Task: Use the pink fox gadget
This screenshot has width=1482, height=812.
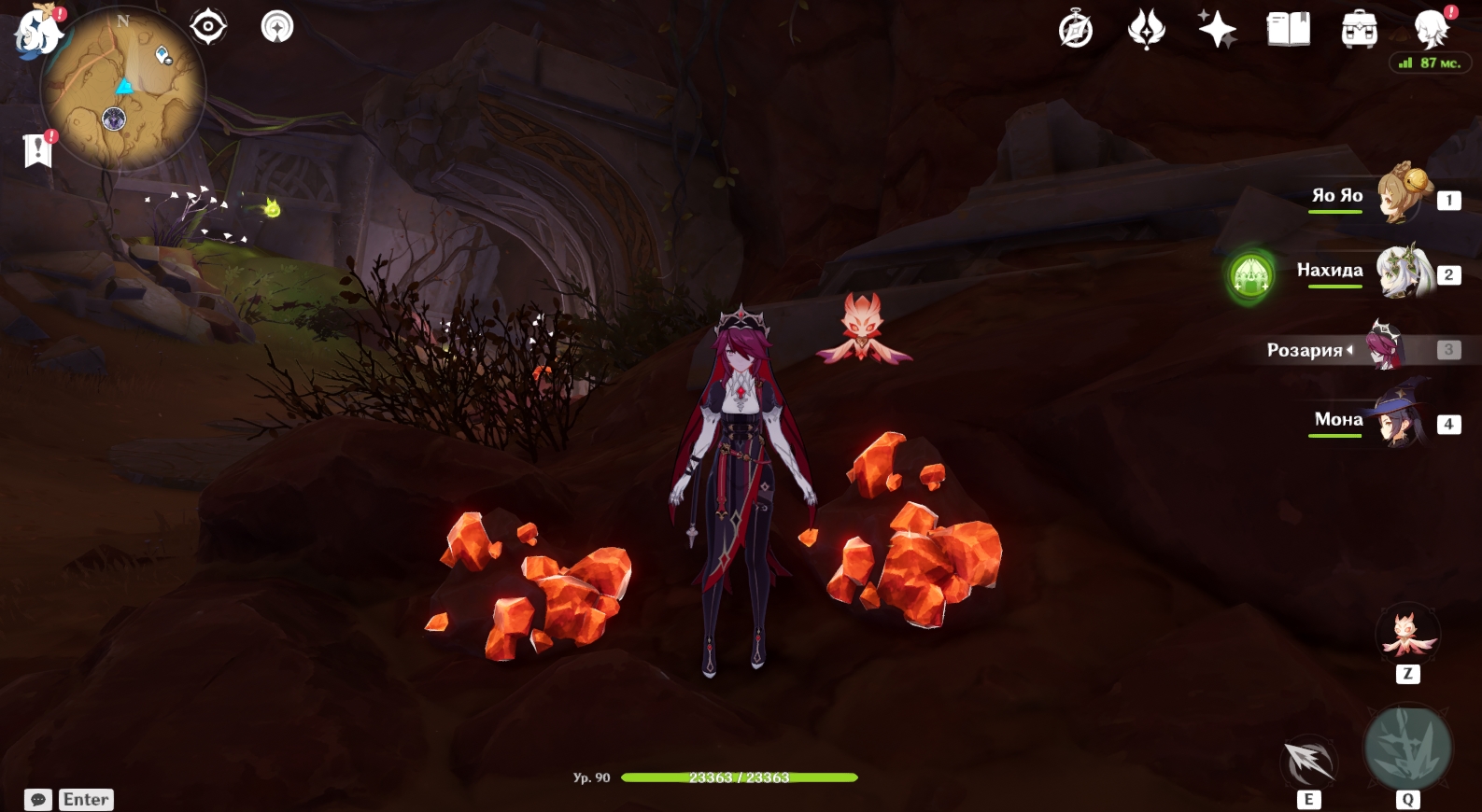Action: 1407,635
